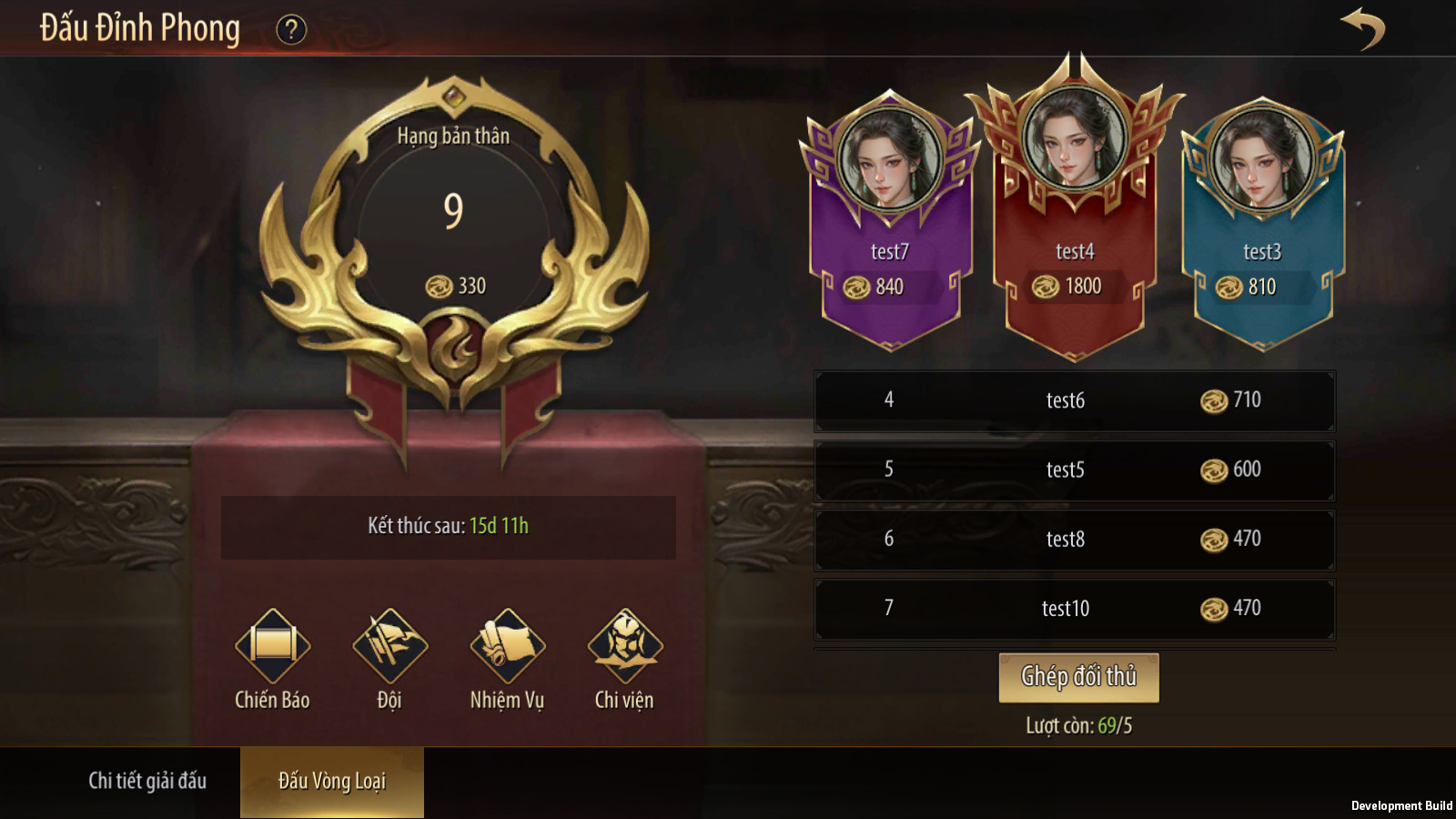This screenshot has width=1456, height=819.
Task: Select the Đấu Vòng Loại tab
Action: pos(332,781)
